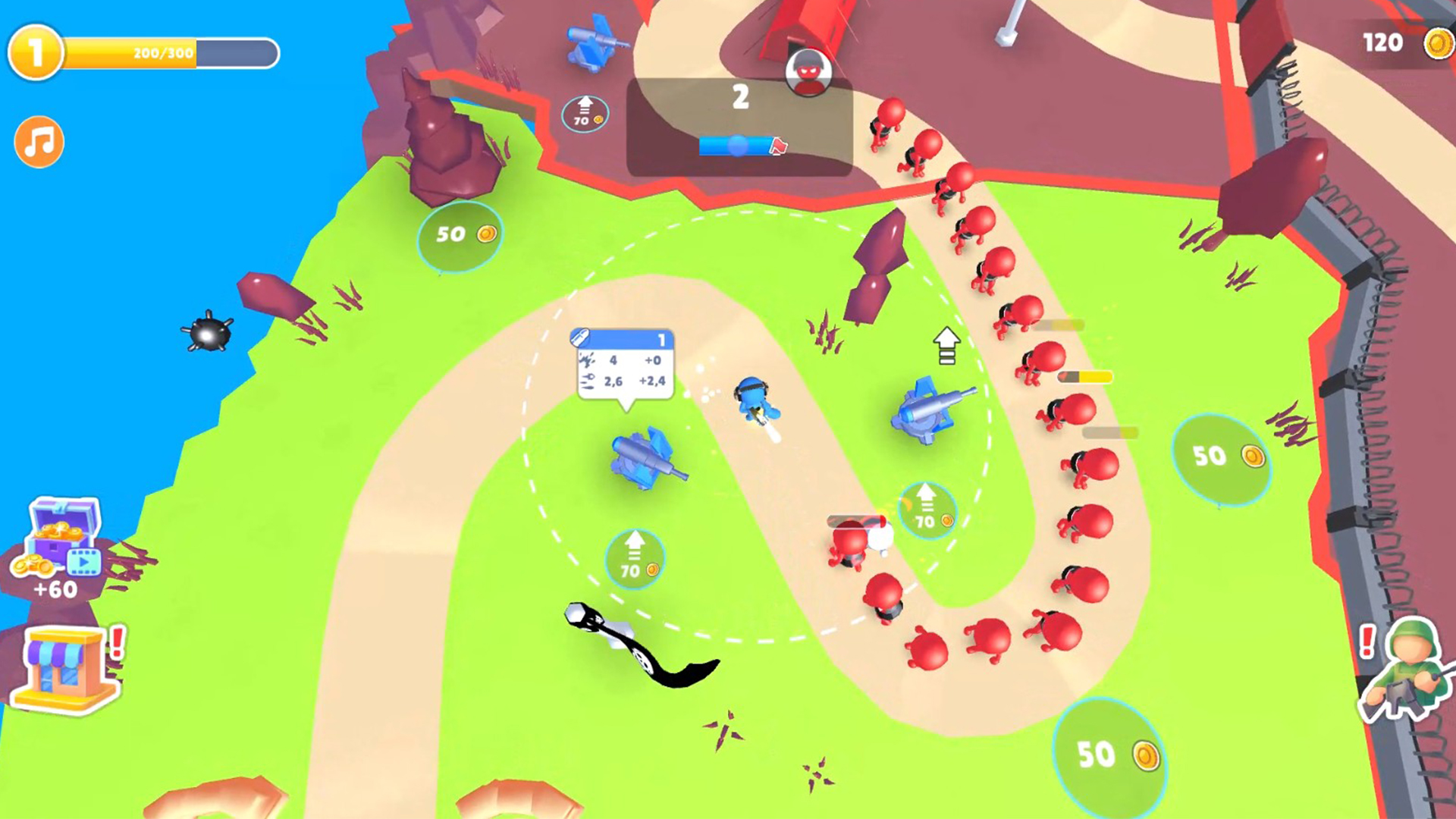
Task: Select the red boss portrait above the wave bar
Action: tap(807, 72)
